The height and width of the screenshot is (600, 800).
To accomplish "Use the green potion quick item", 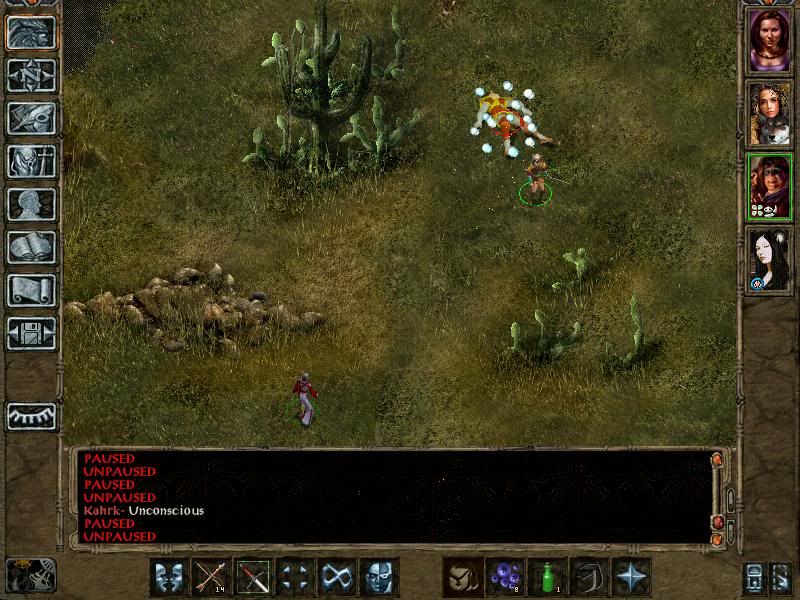I will pos(548,577).
